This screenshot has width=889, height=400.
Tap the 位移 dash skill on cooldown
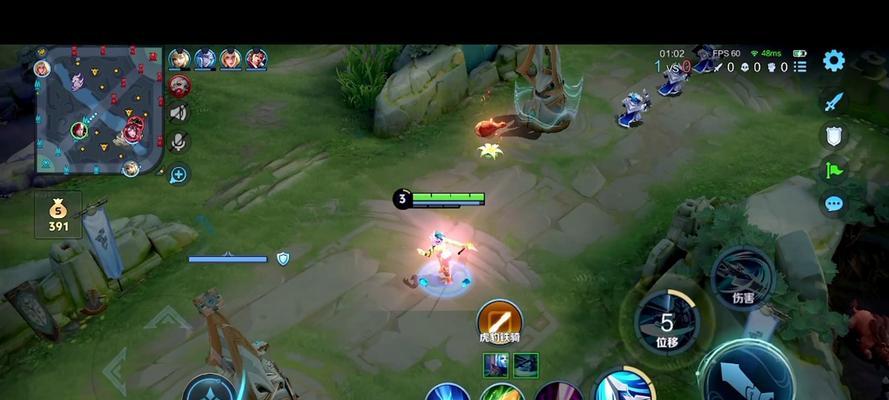666,322
